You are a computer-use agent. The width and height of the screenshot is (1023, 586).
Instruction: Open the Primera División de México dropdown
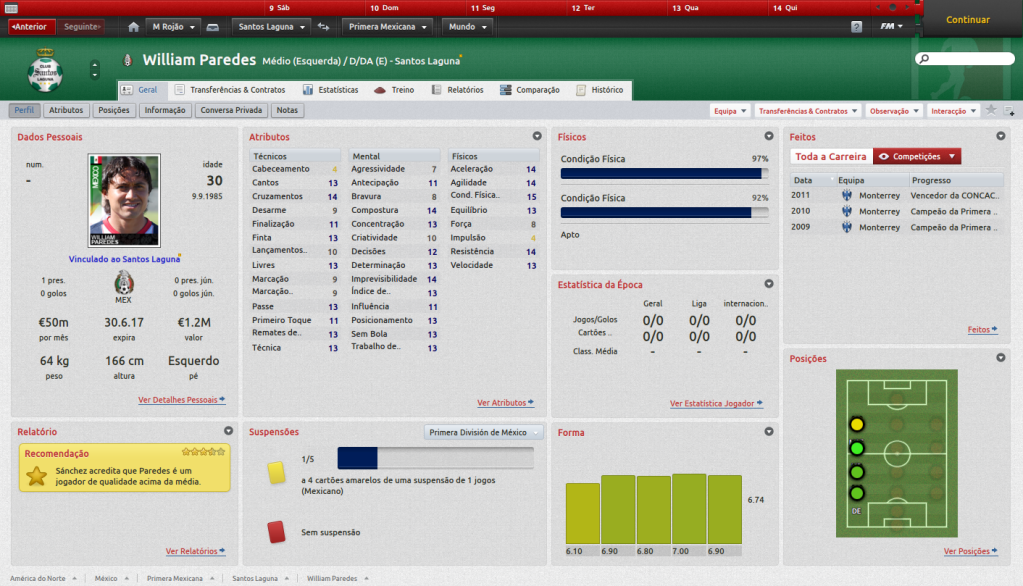coord(485,433)
